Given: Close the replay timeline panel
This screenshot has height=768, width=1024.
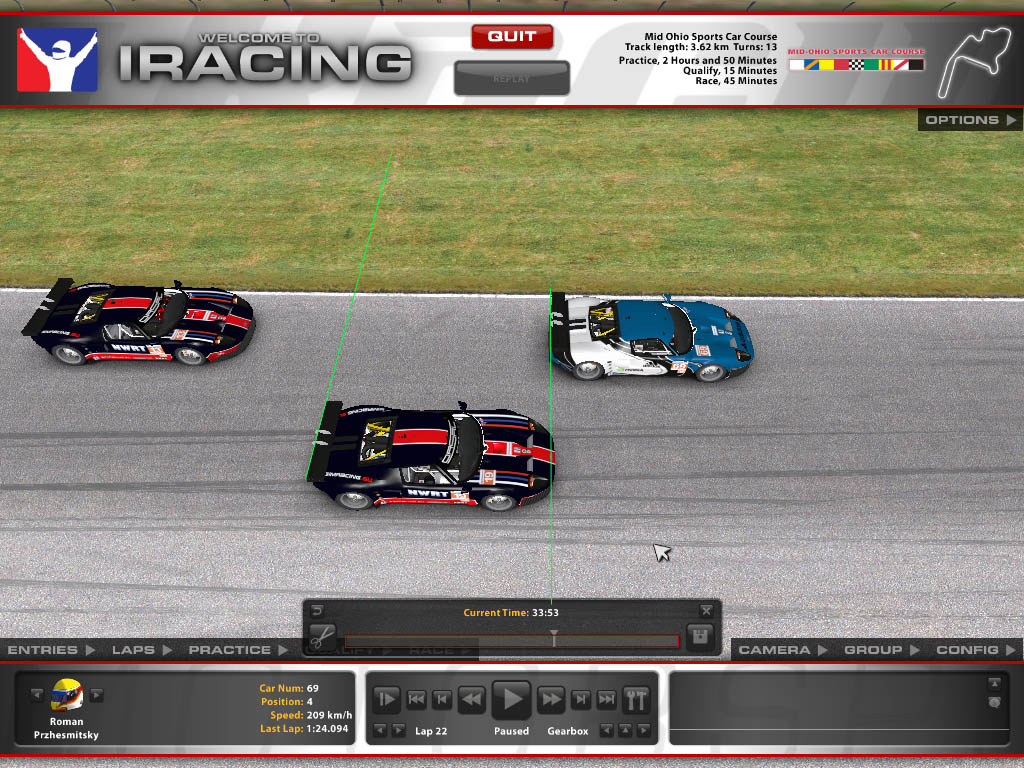Looking at the screenshot, I should pyautogui.click(x=706, y=610).
